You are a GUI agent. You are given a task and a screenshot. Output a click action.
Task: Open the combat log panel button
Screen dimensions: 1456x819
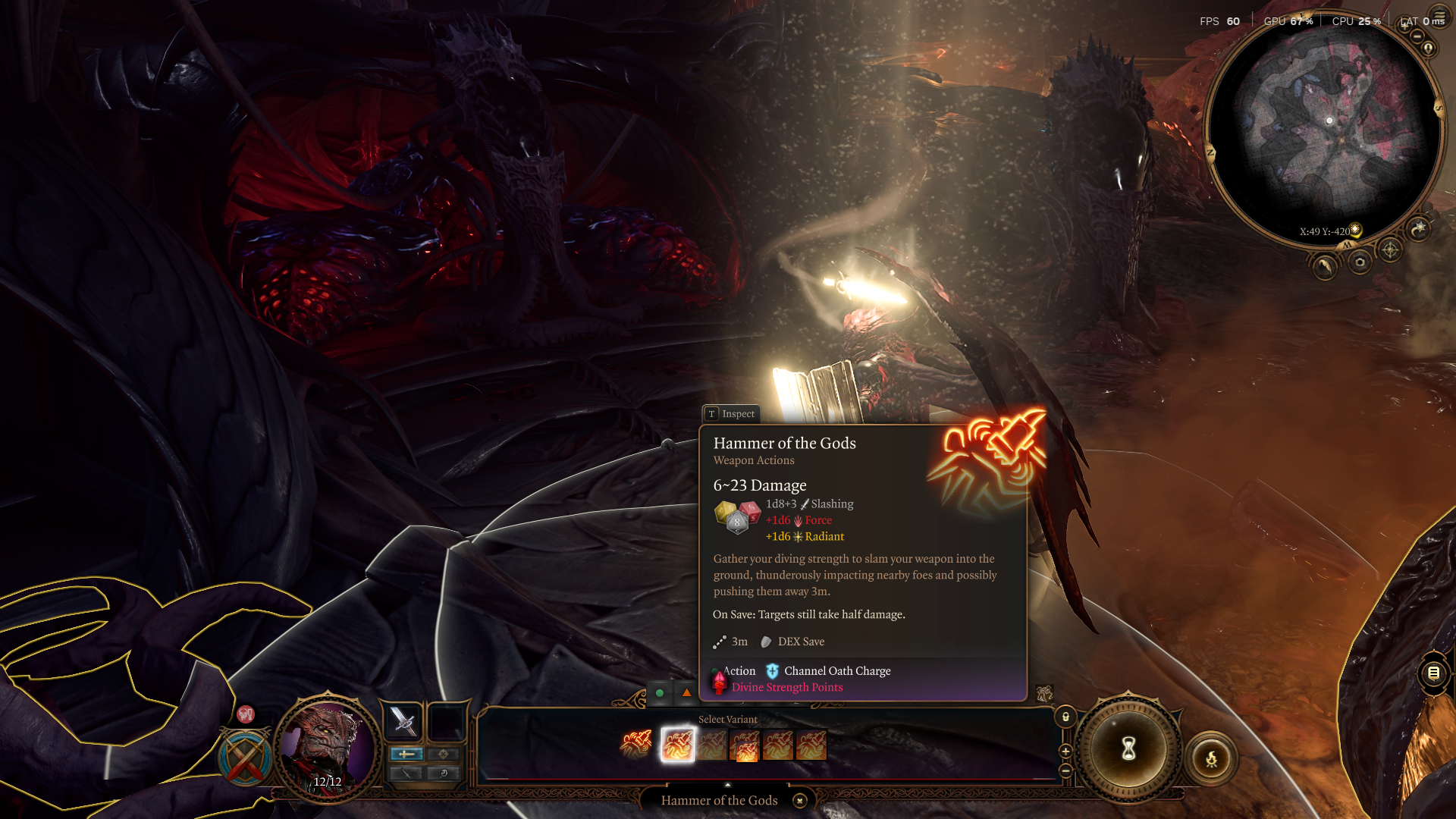[1433, 673]
